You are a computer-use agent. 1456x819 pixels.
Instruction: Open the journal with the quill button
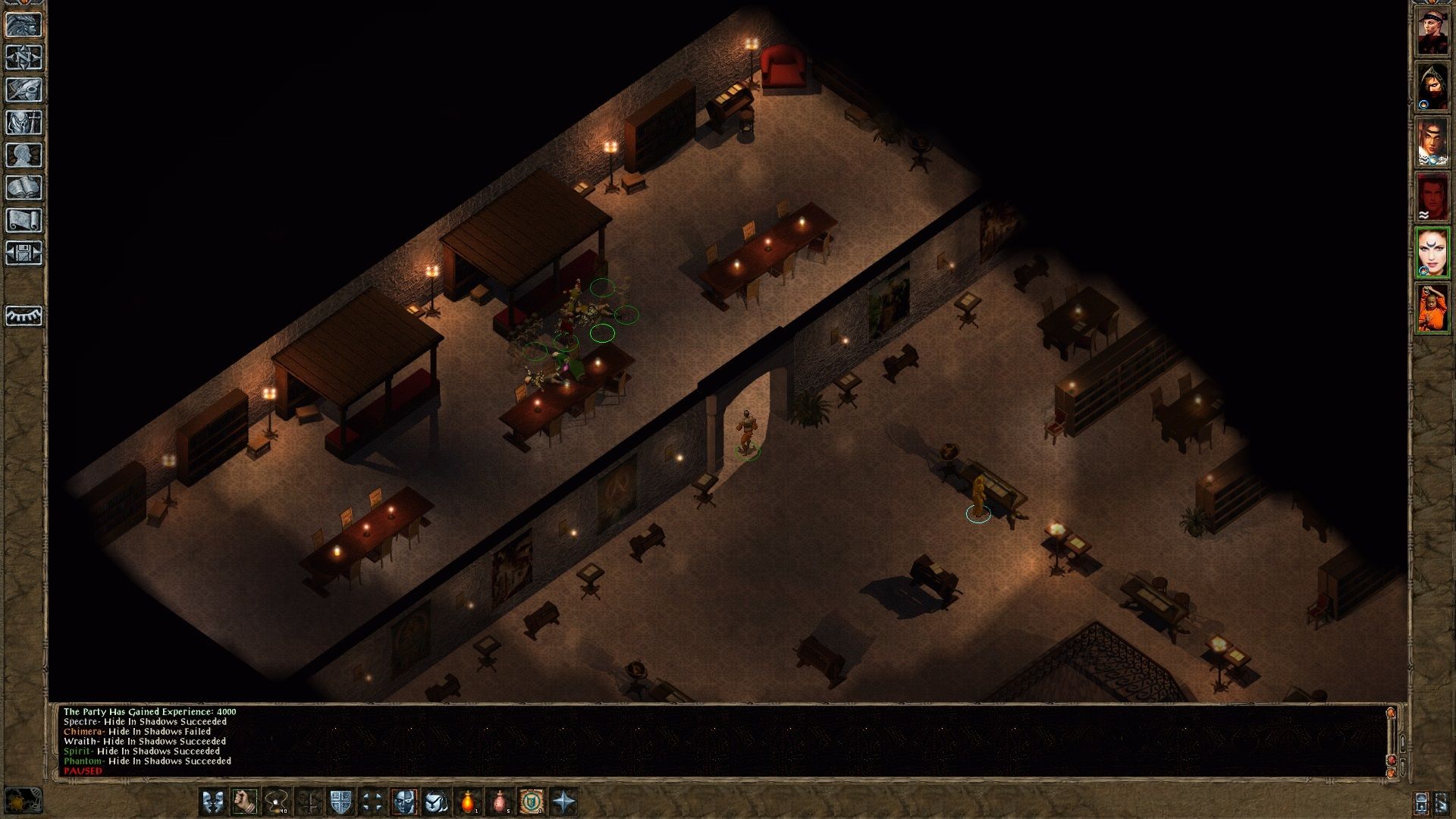(x=24, y=89)
